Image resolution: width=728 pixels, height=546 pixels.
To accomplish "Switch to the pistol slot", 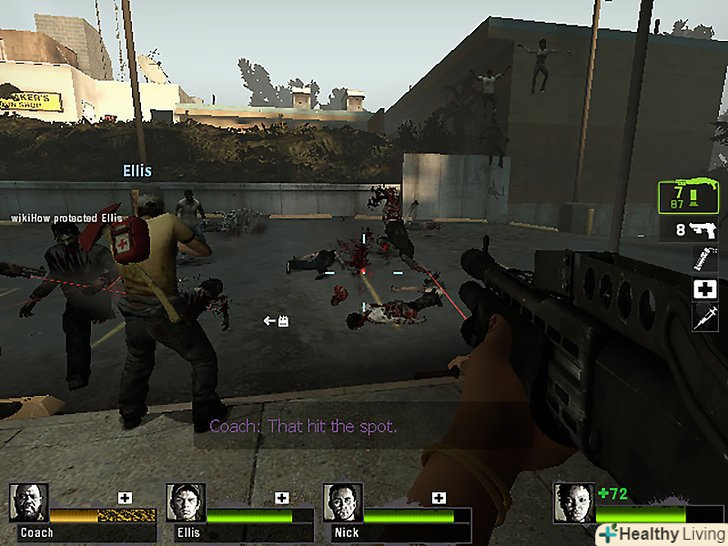I will click(698, 229).
